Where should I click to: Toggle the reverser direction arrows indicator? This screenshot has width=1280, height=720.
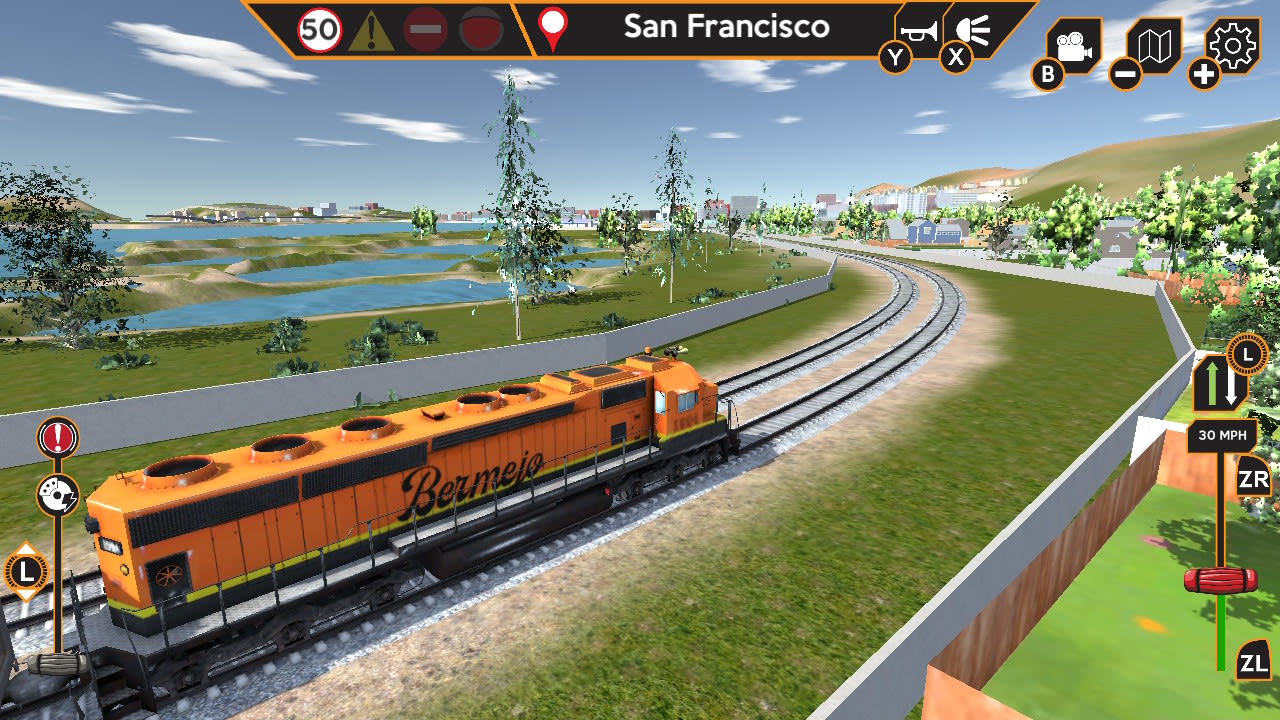(x=1218, y=386)
